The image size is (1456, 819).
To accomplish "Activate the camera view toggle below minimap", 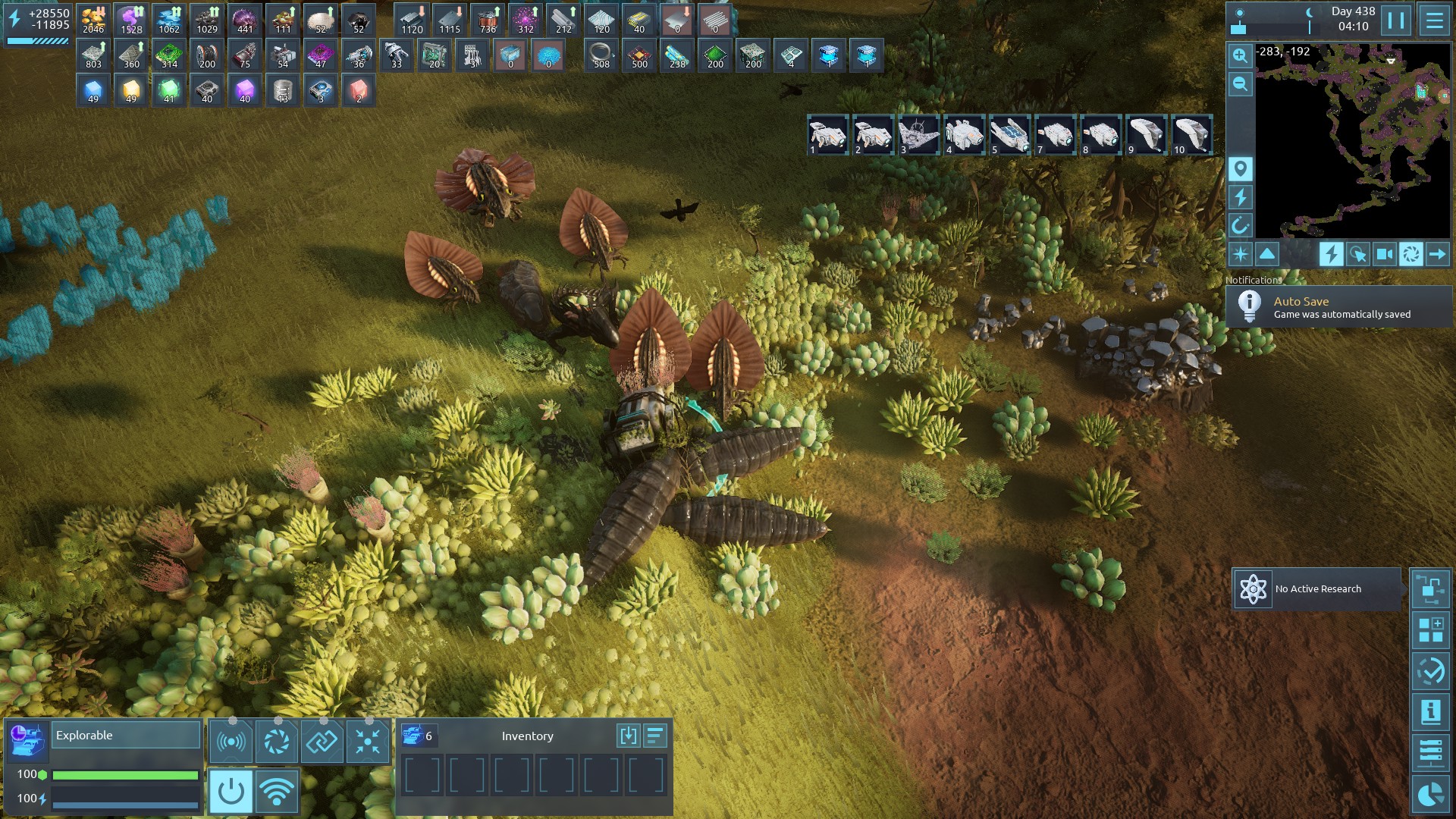I will point(1384,254).
